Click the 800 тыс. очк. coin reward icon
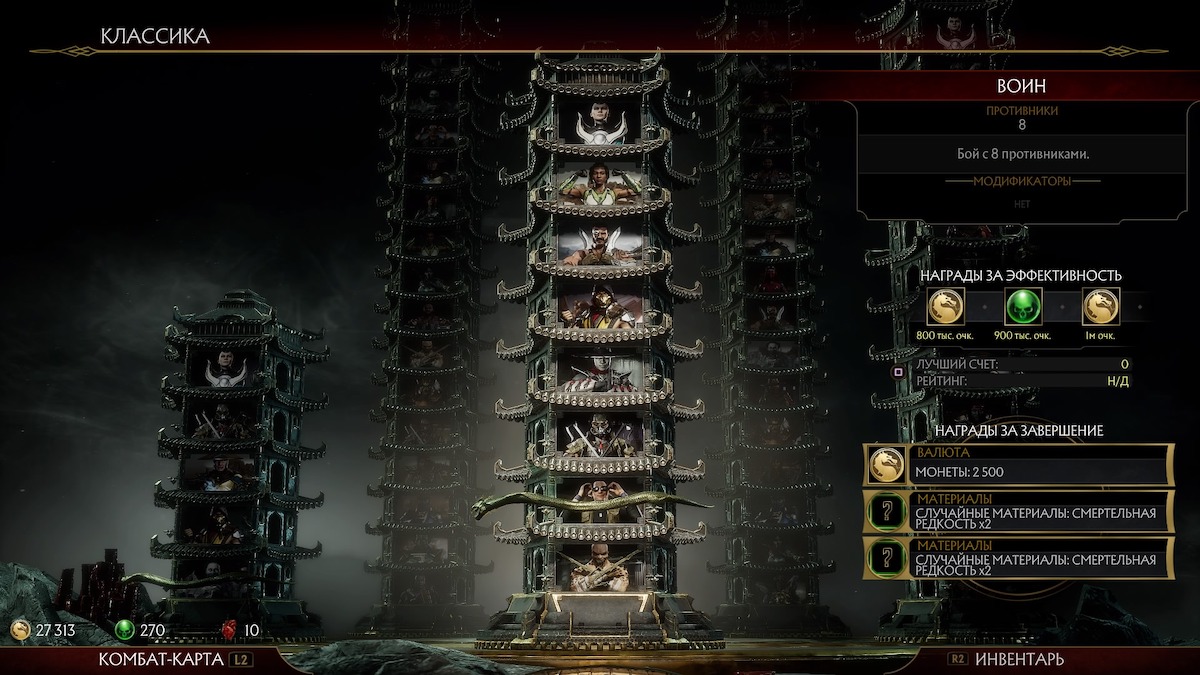 point(945,306)
